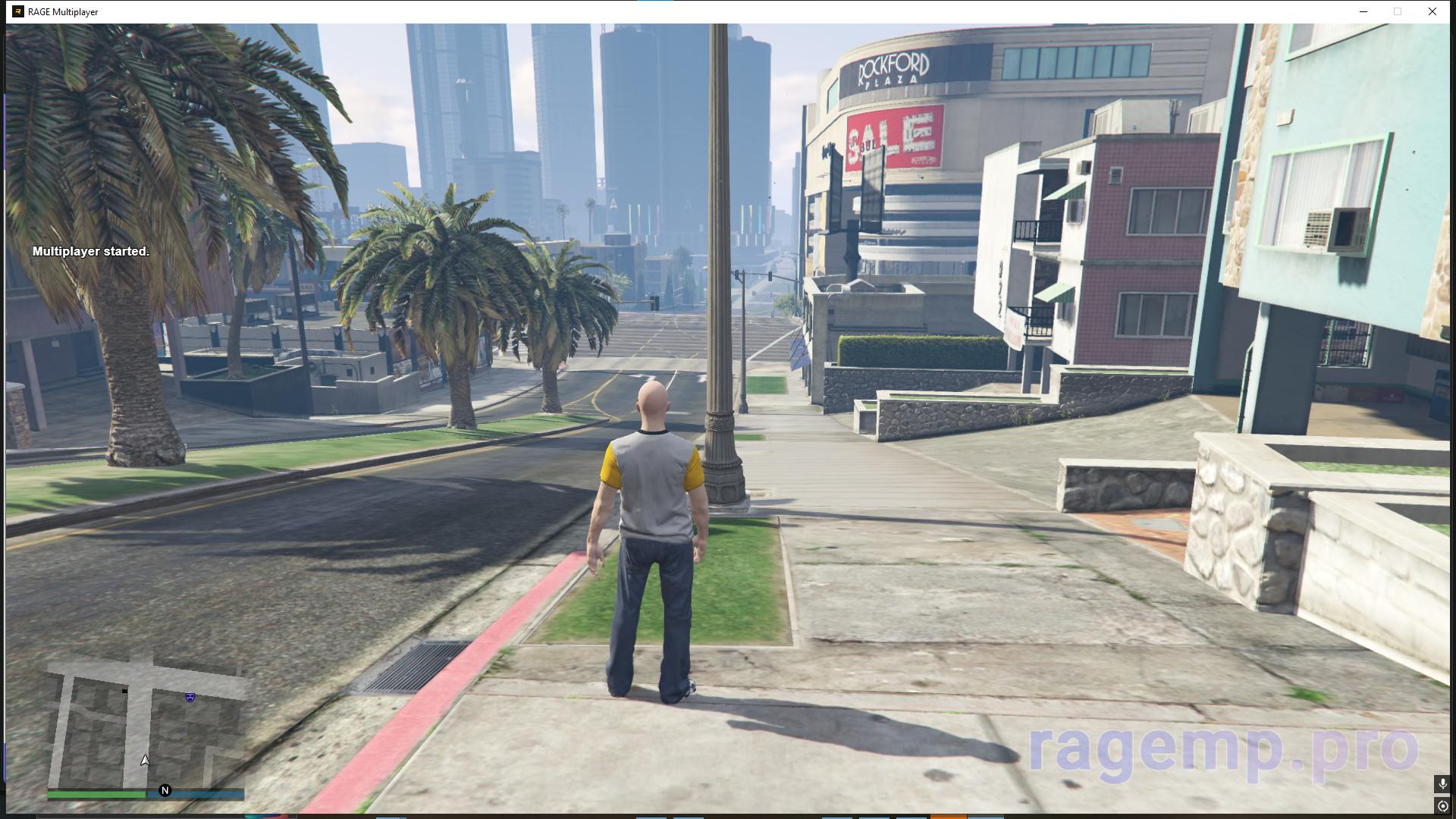The image size is (1456, 819).
Task: Click the circular record icon below microphone
Action: 1442,806
